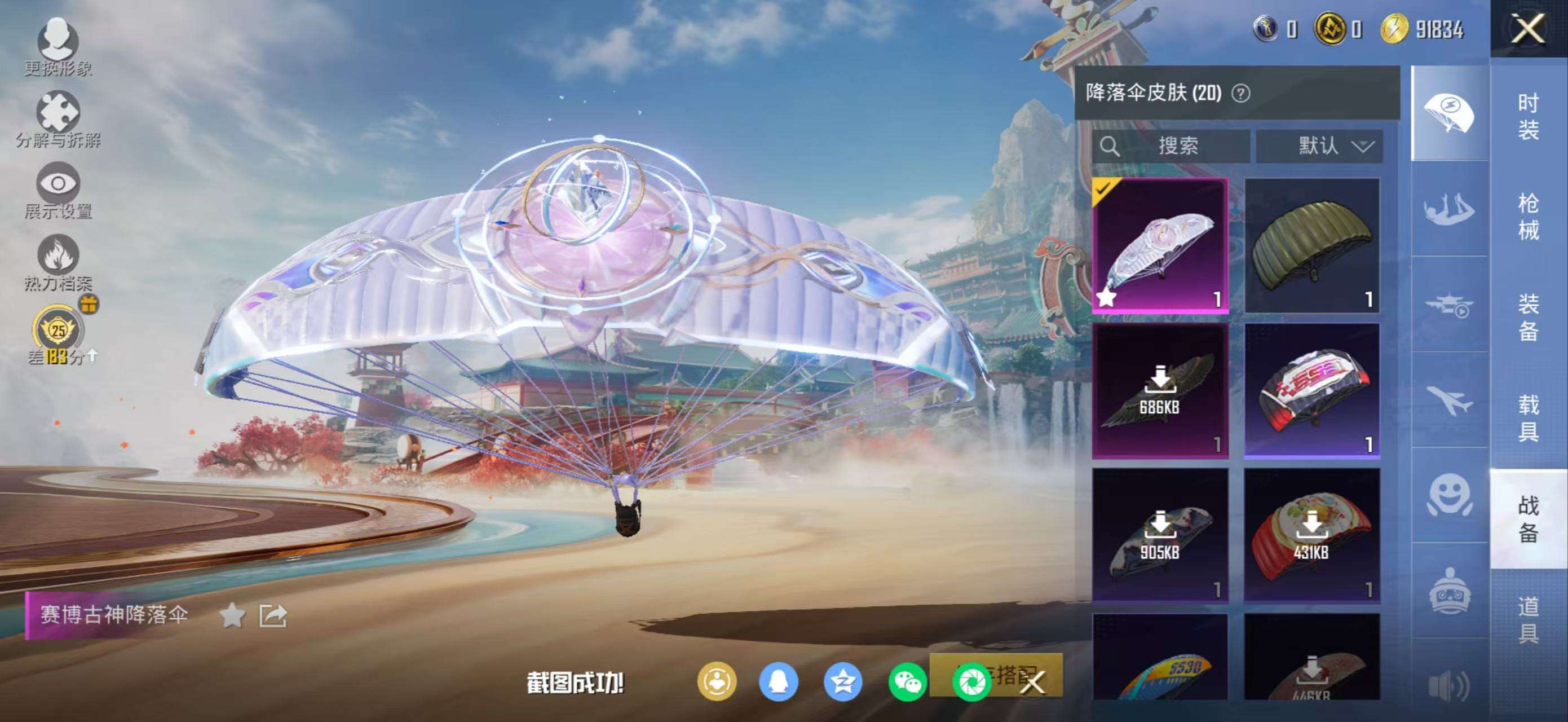Download the 686KB parachute skin
Image resolution: width=1568 pixels, height=722 pixels.
pos(1160,391)
